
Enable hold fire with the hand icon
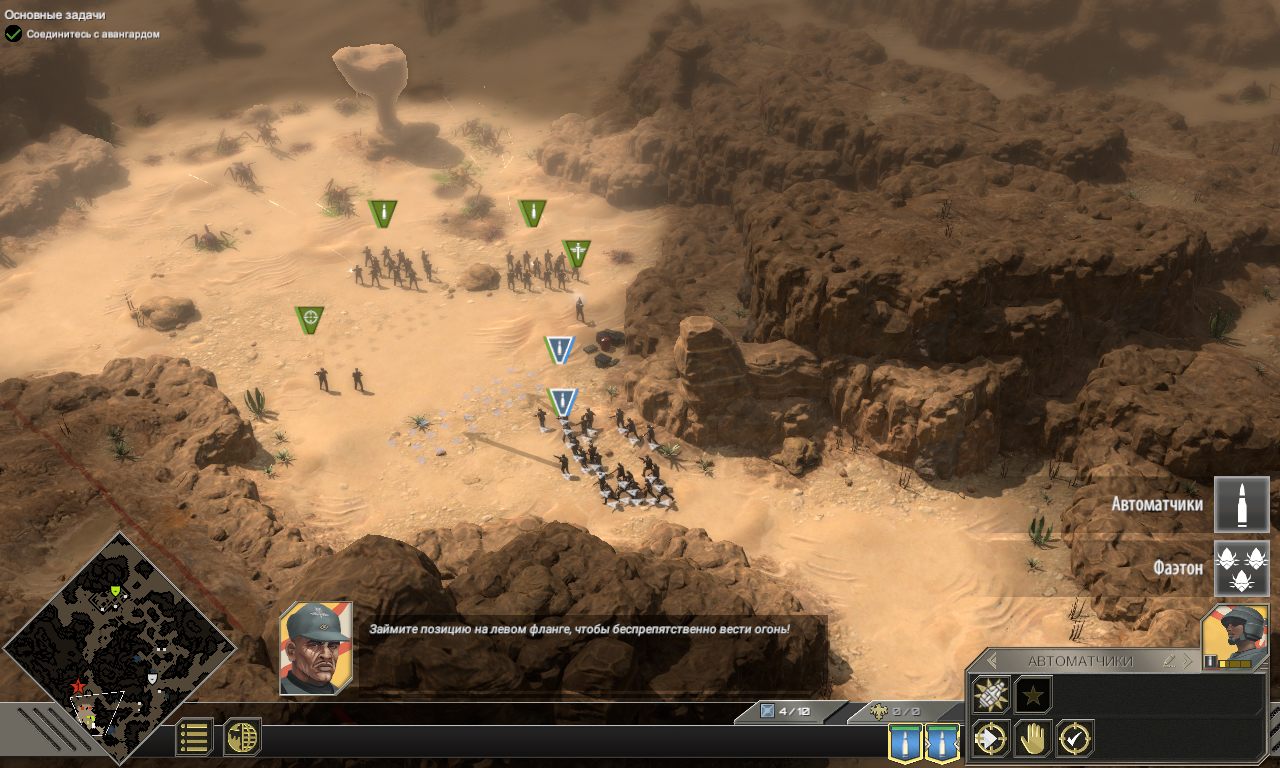[1032, 739]
